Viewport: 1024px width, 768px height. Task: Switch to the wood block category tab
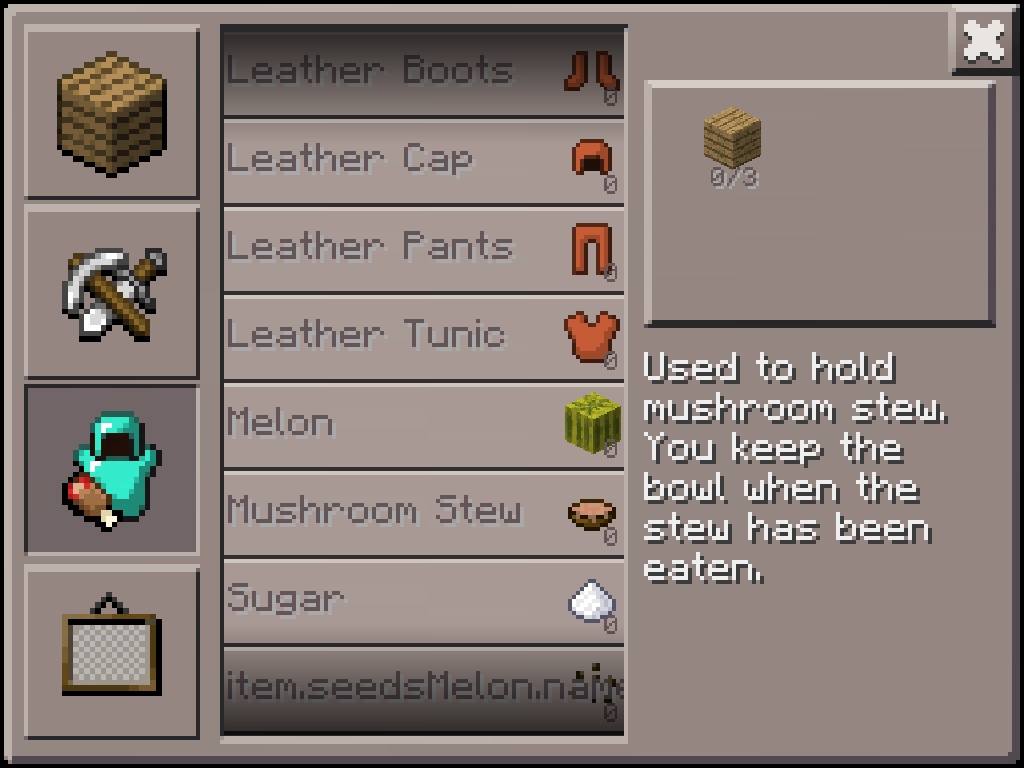[111, 113]
